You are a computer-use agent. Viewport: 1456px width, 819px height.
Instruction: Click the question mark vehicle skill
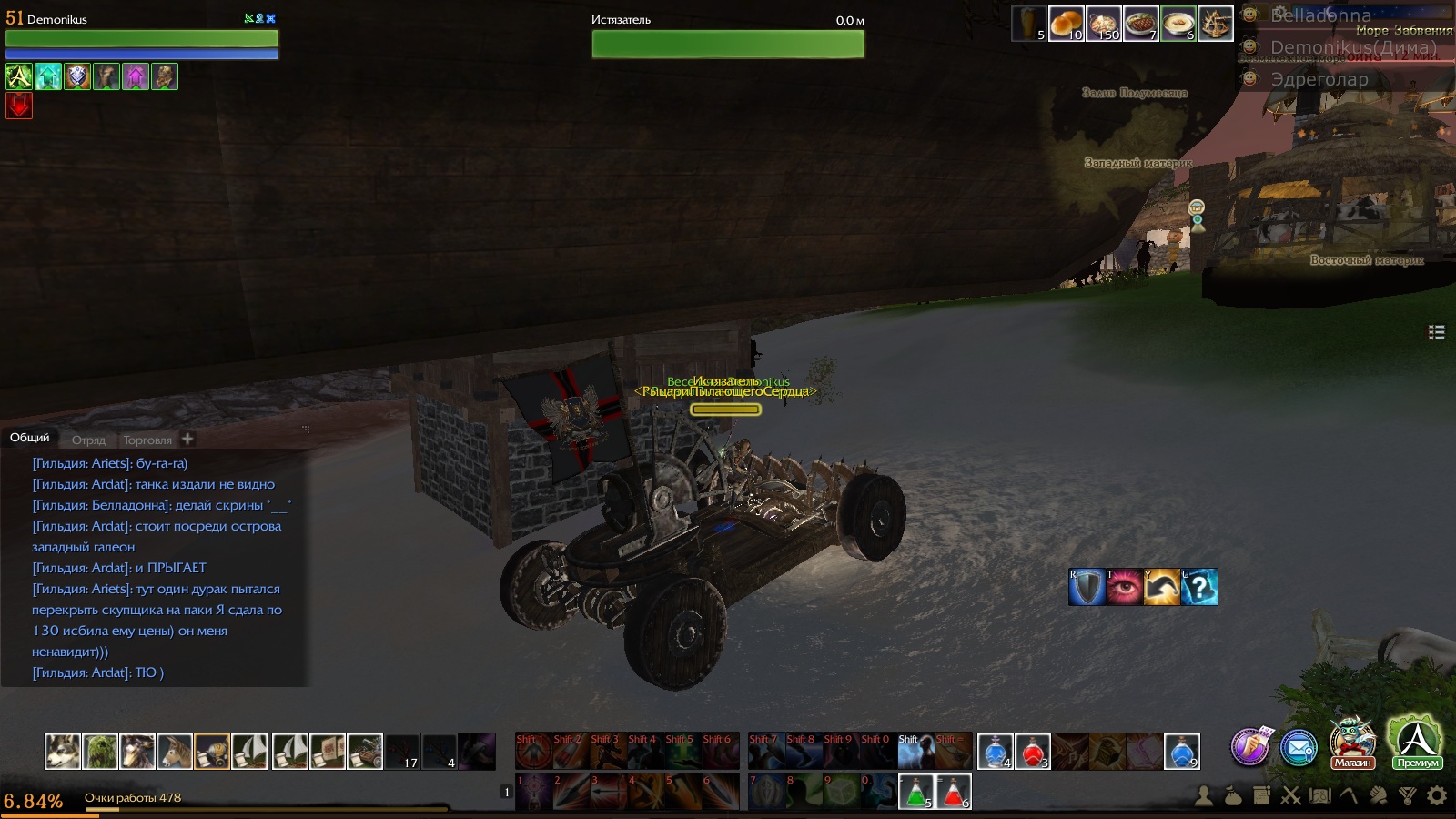pyautogui.click(x=1199, y=587)
